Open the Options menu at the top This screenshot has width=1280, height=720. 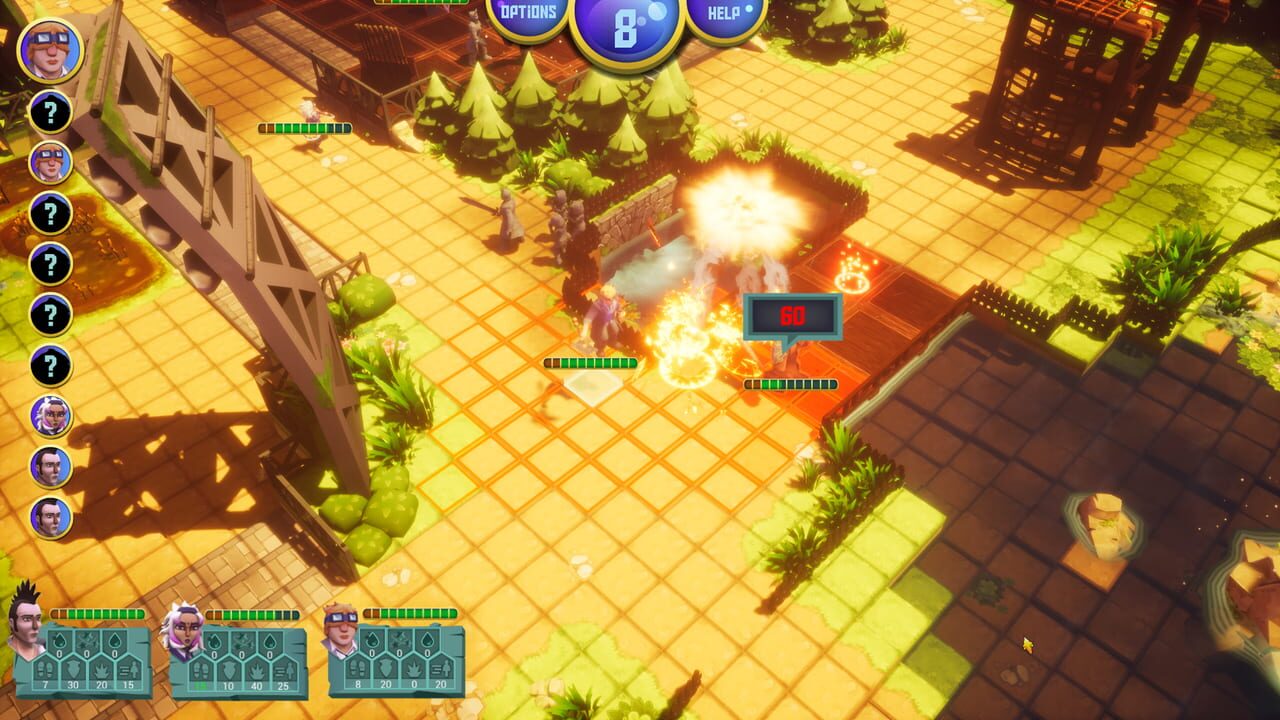tap(530, 13)
